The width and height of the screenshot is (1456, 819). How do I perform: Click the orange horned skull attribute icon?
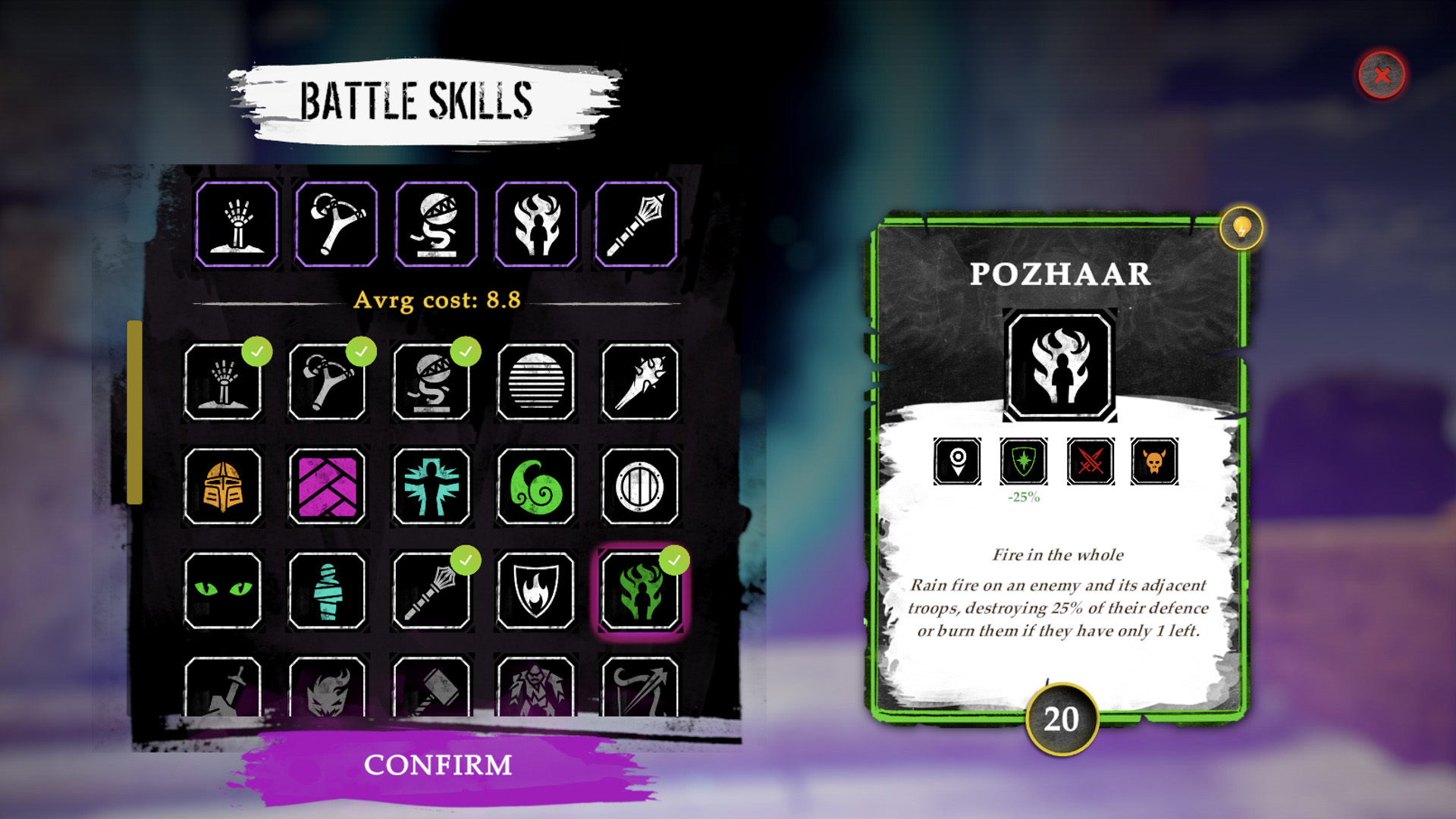tap(1154, 460)
